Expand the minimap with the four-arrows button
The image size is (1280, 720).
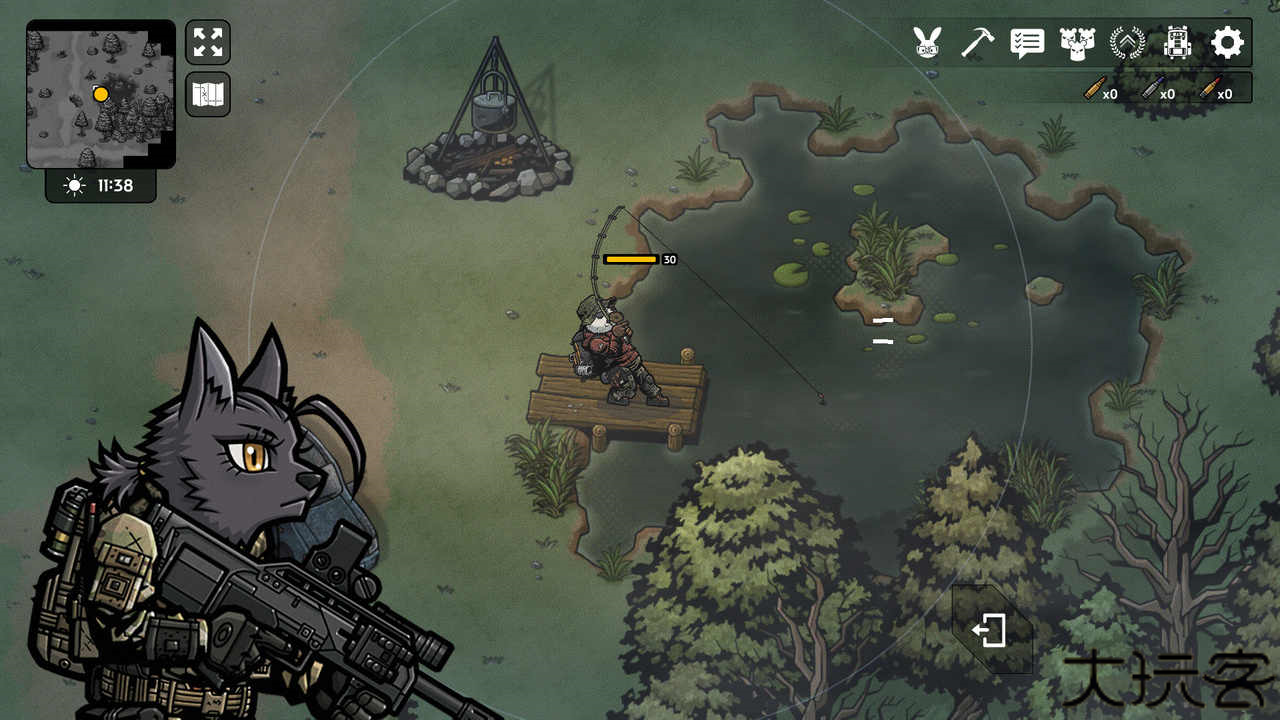tap(208, 42)
